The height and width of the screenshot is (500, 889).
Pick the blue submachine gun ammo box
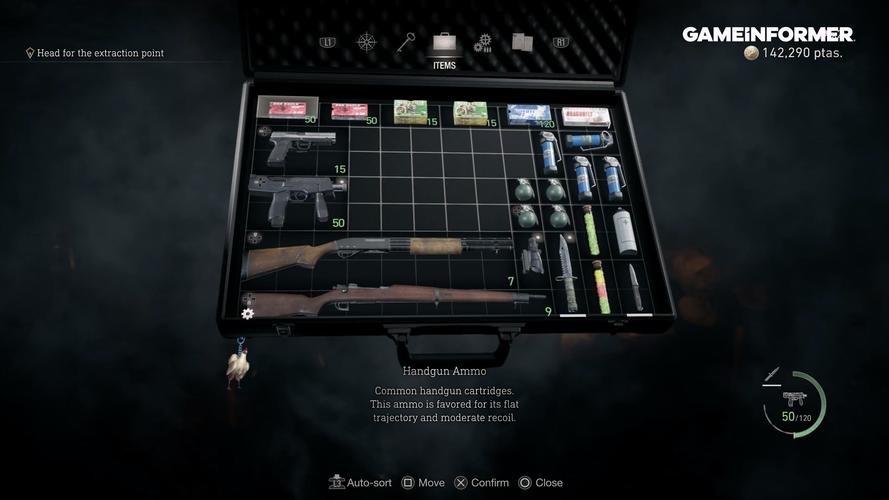pyautogui.click(x=528, y=115)
